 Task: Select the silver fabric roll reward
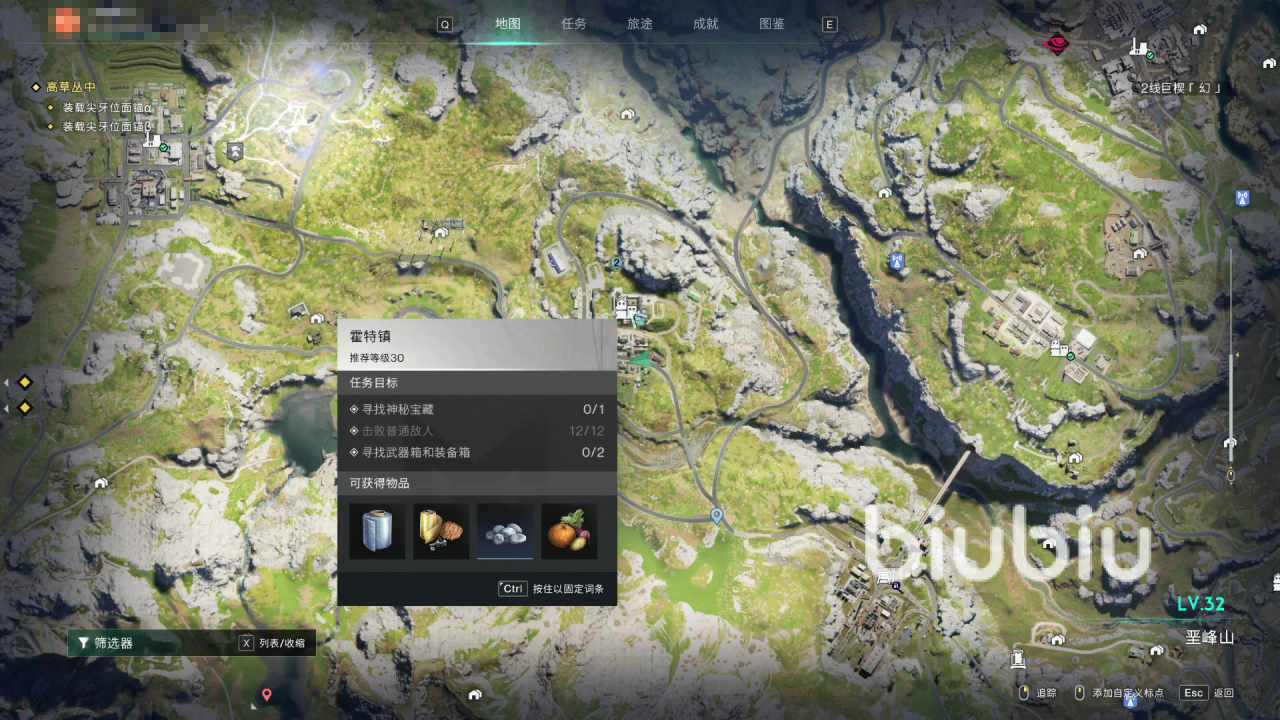click(377, 531)
